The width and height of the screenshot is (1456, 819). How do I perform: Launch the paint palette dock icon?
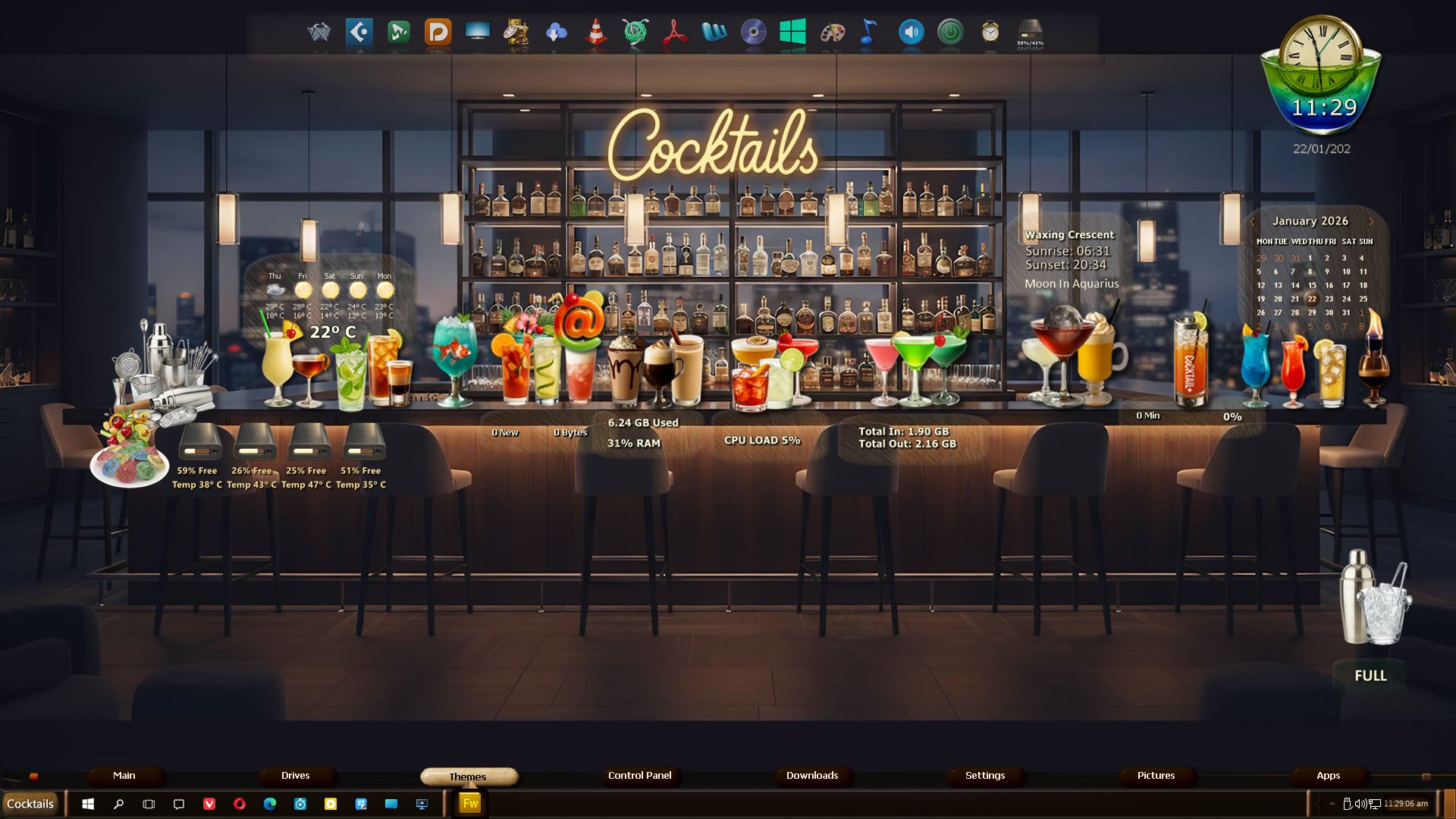[x=833, y=32]
